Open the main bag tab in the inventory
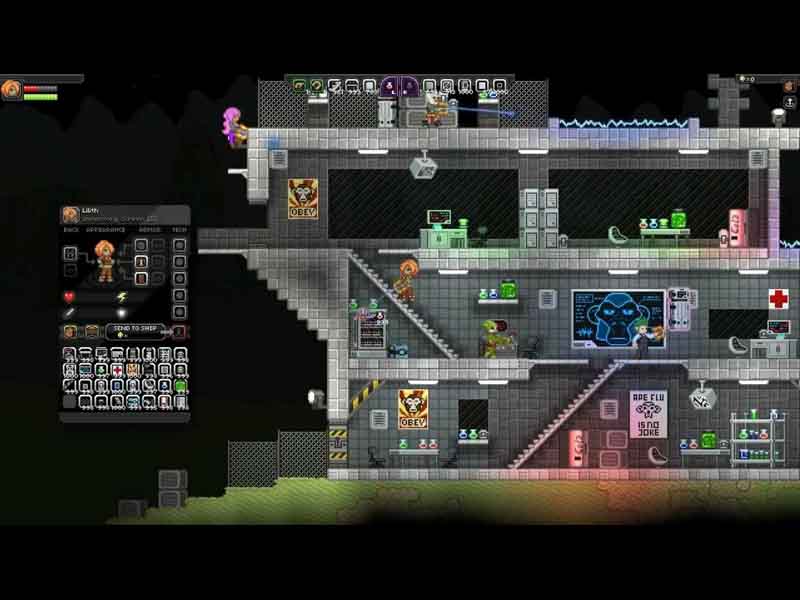The image size is (800, 600). 69,331
